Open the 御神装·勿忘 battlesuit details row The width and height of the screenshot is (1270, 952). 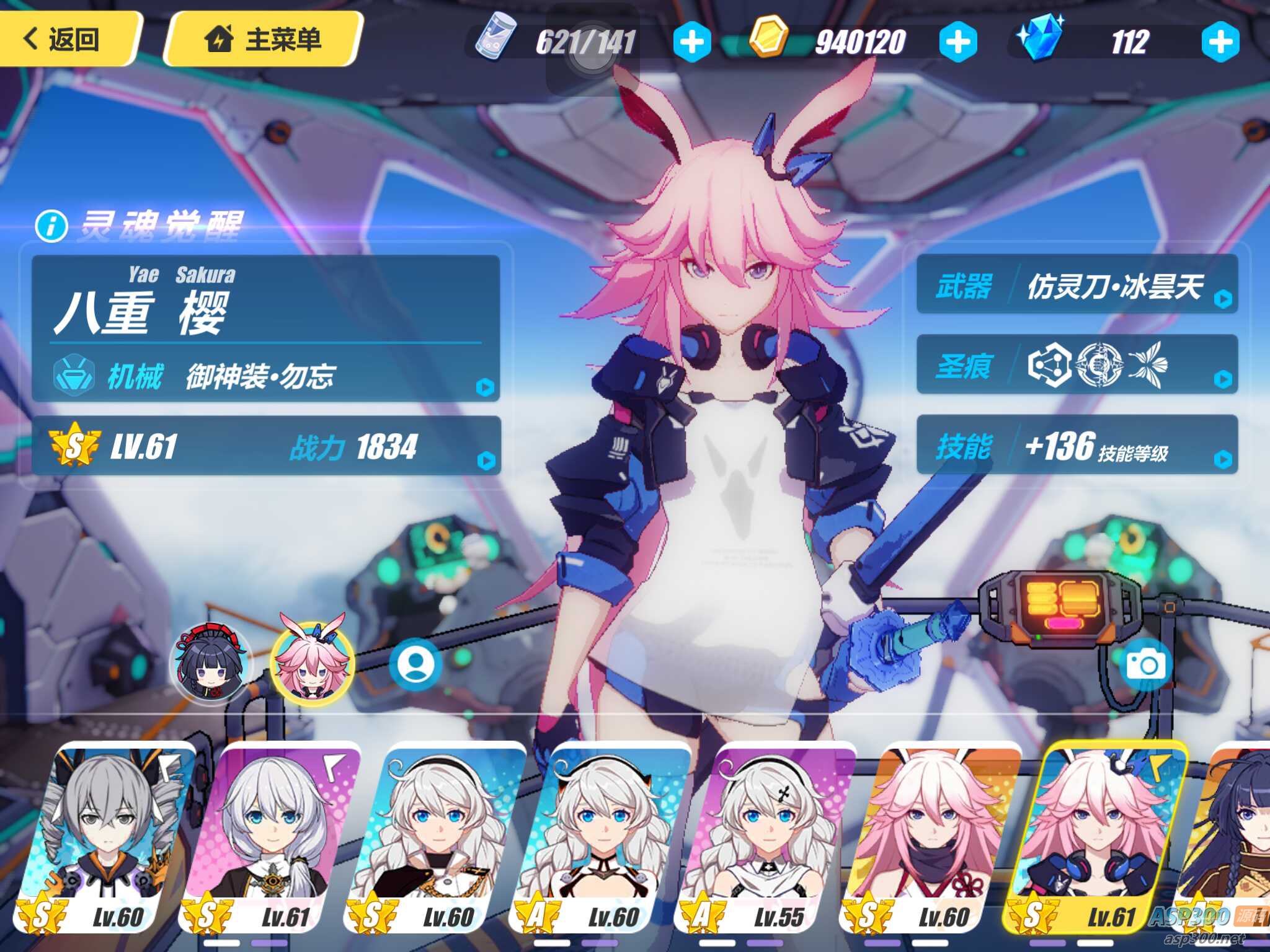click(267, 376)
